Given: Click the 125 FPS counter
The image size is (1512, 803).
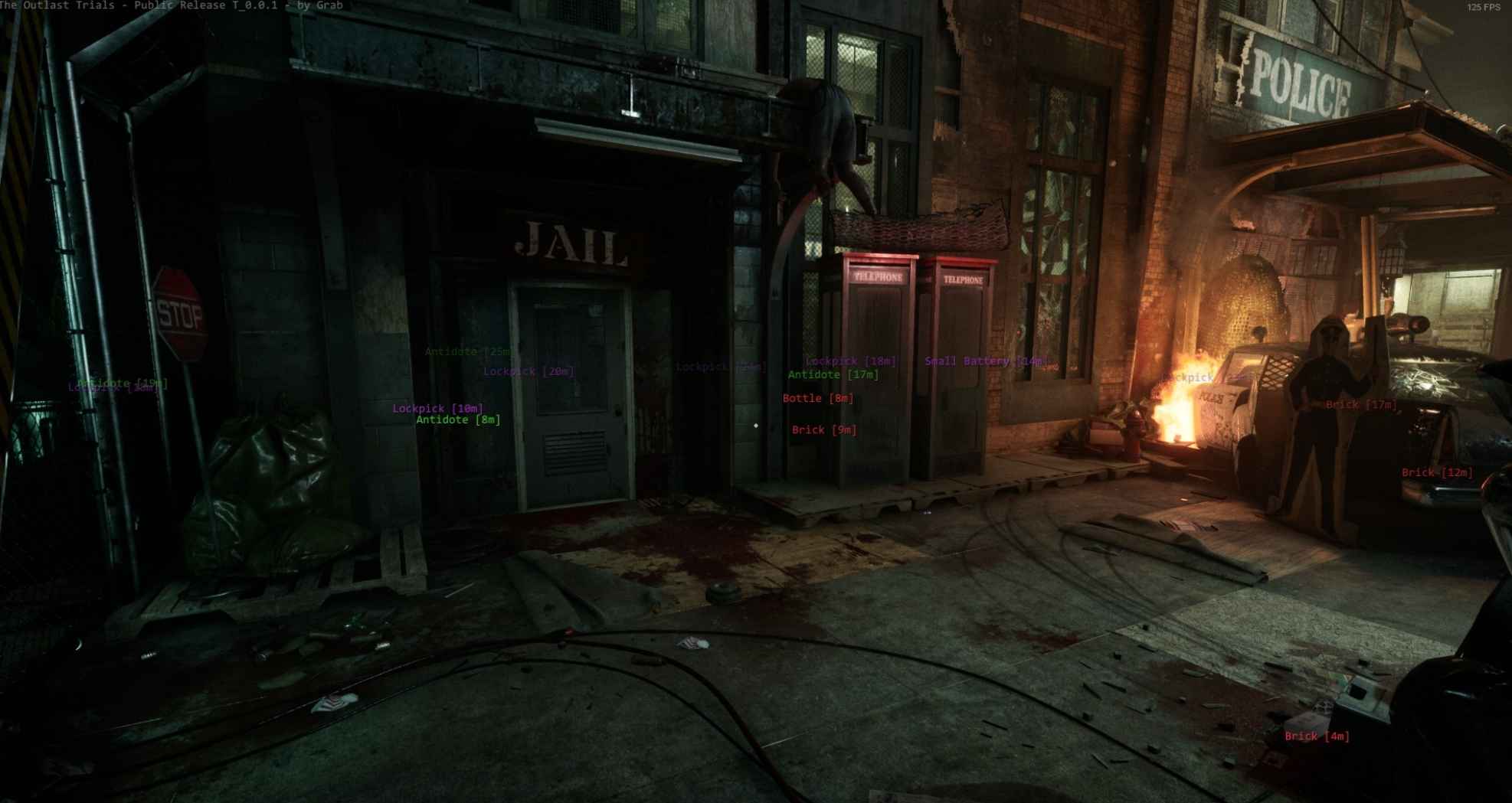Looking at the screenshot, I should pos(1481,8).
